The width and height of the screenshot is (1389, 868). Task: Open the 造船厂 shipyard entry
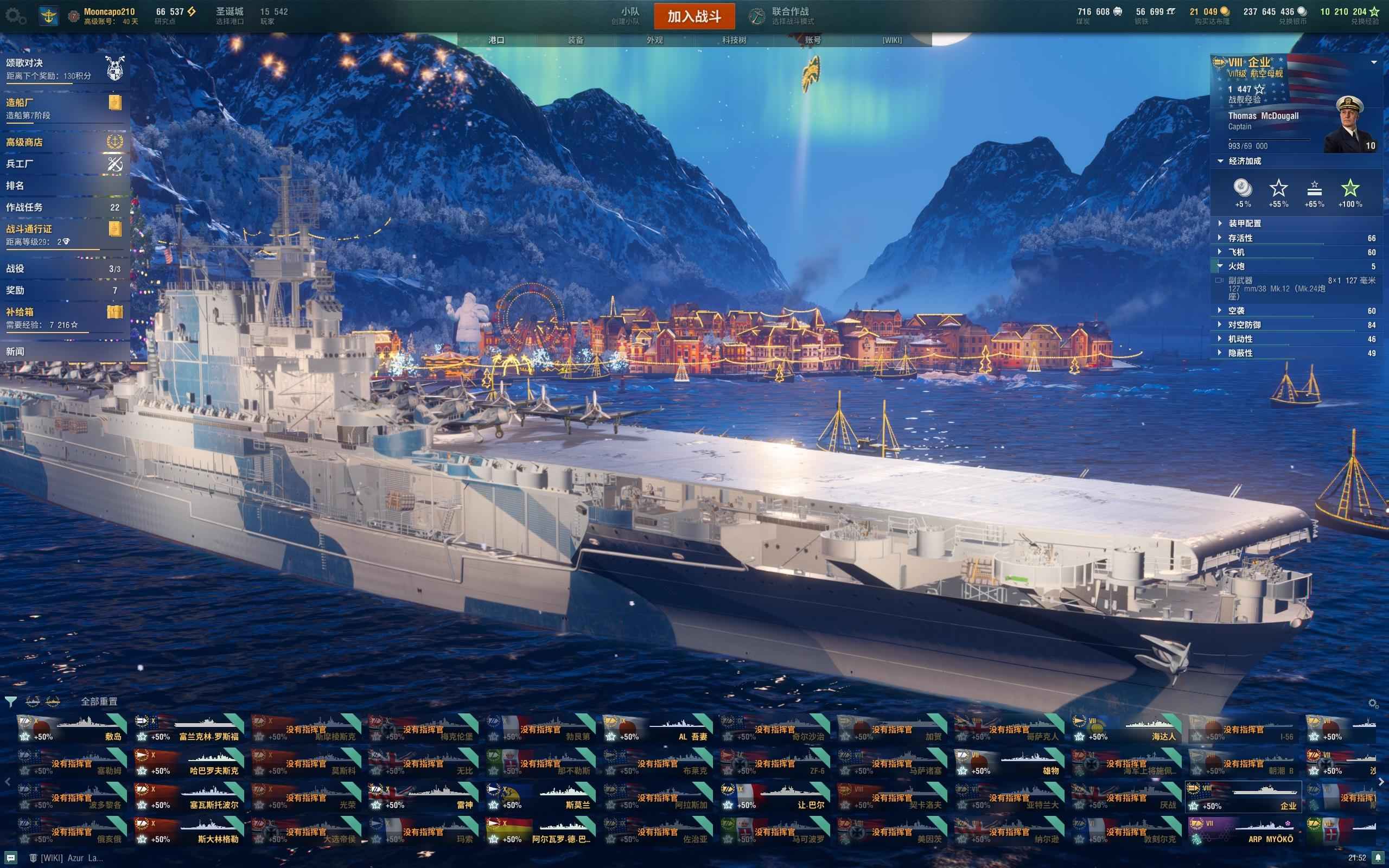pyautogui.click(x=63, y=107)
